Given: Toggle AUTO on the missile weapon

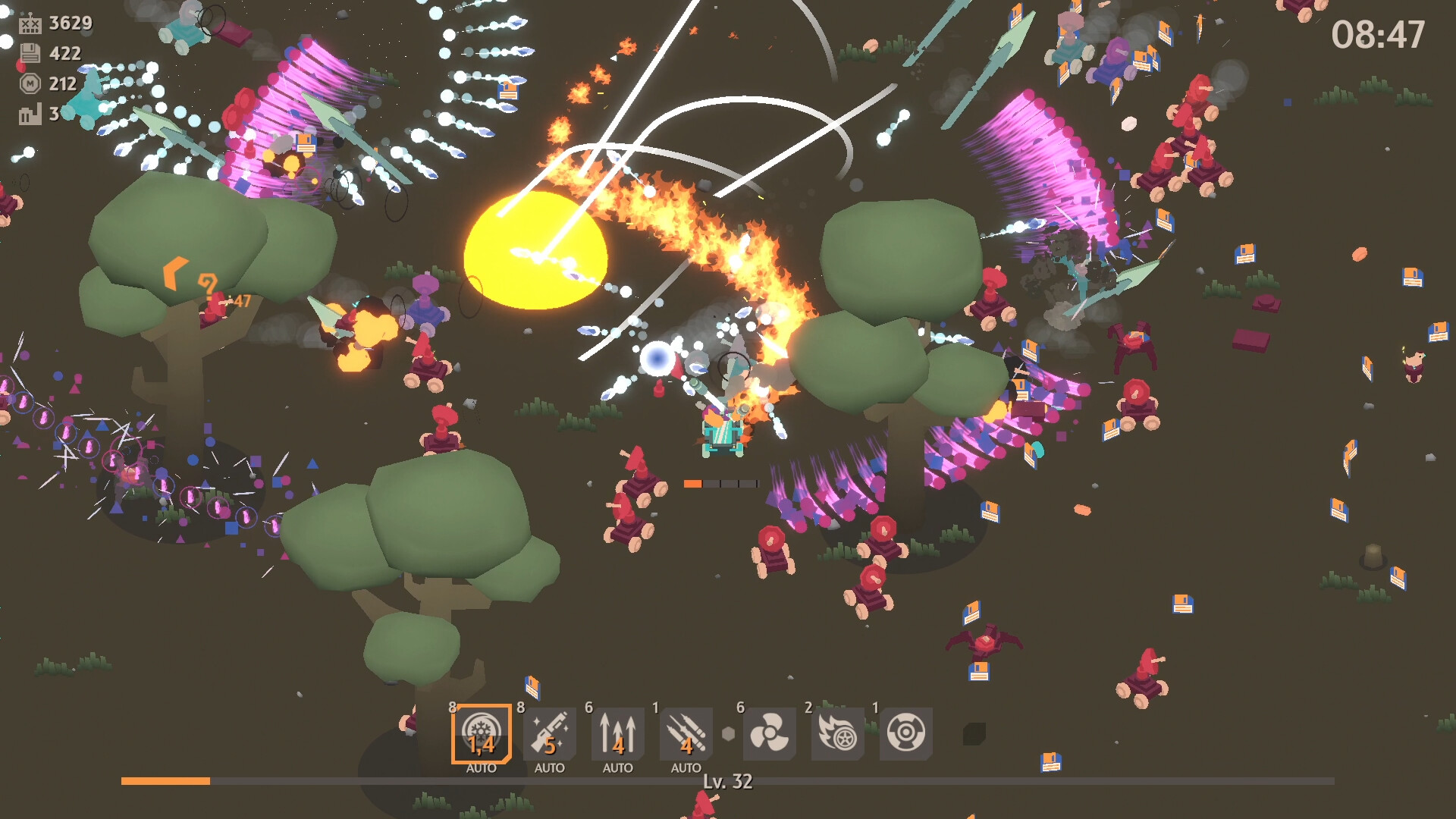Looking at the screenshot, I should click(685, 768).
